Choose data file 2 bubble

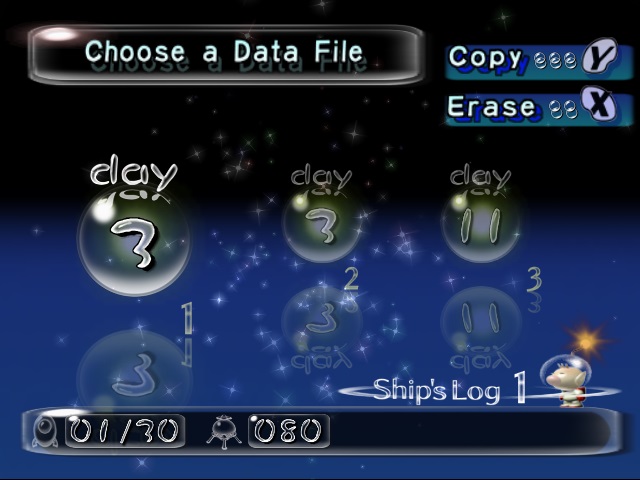321,227
